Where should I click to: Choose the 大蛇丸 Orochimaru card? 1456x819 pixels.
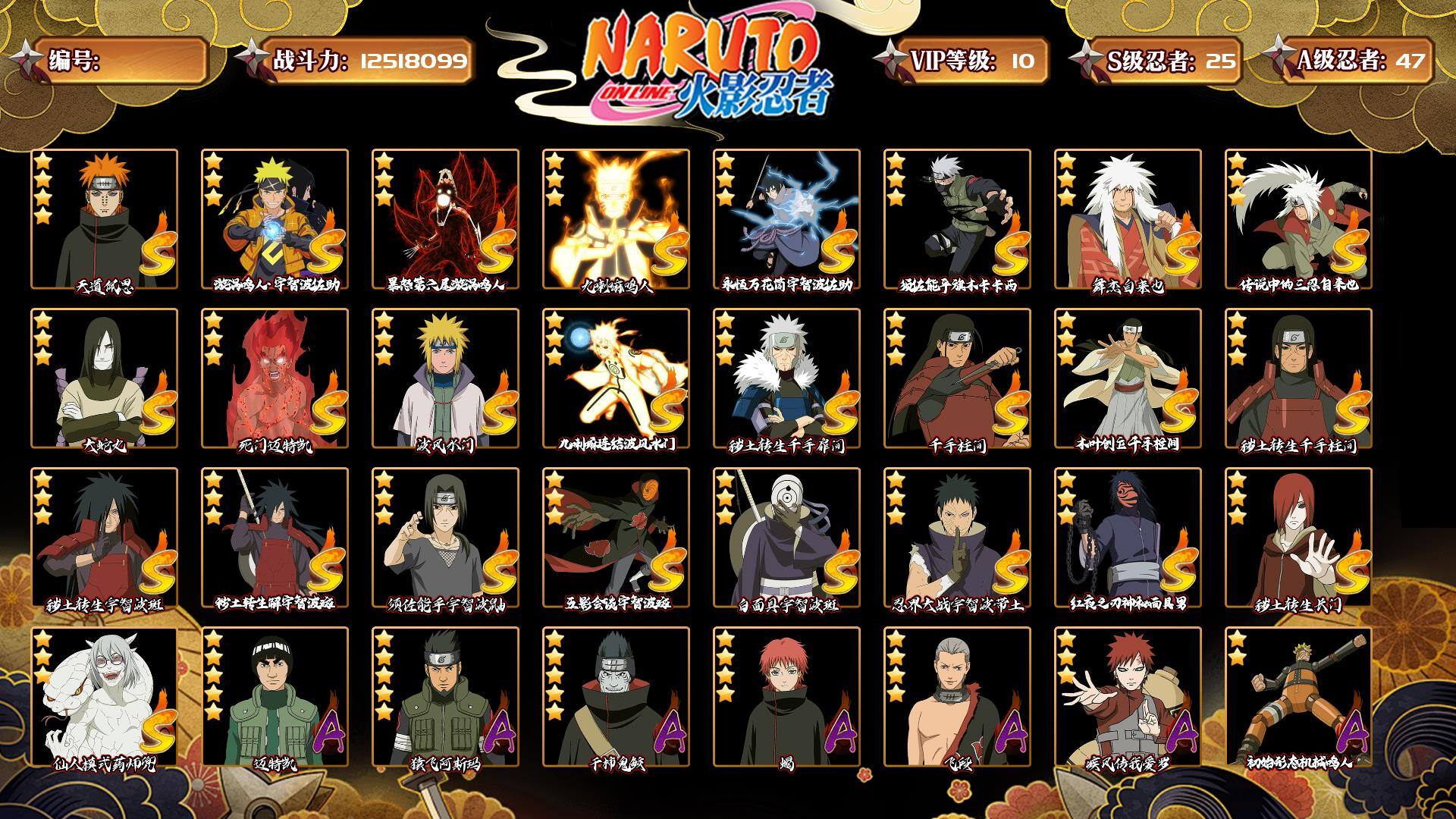(104, 378)
